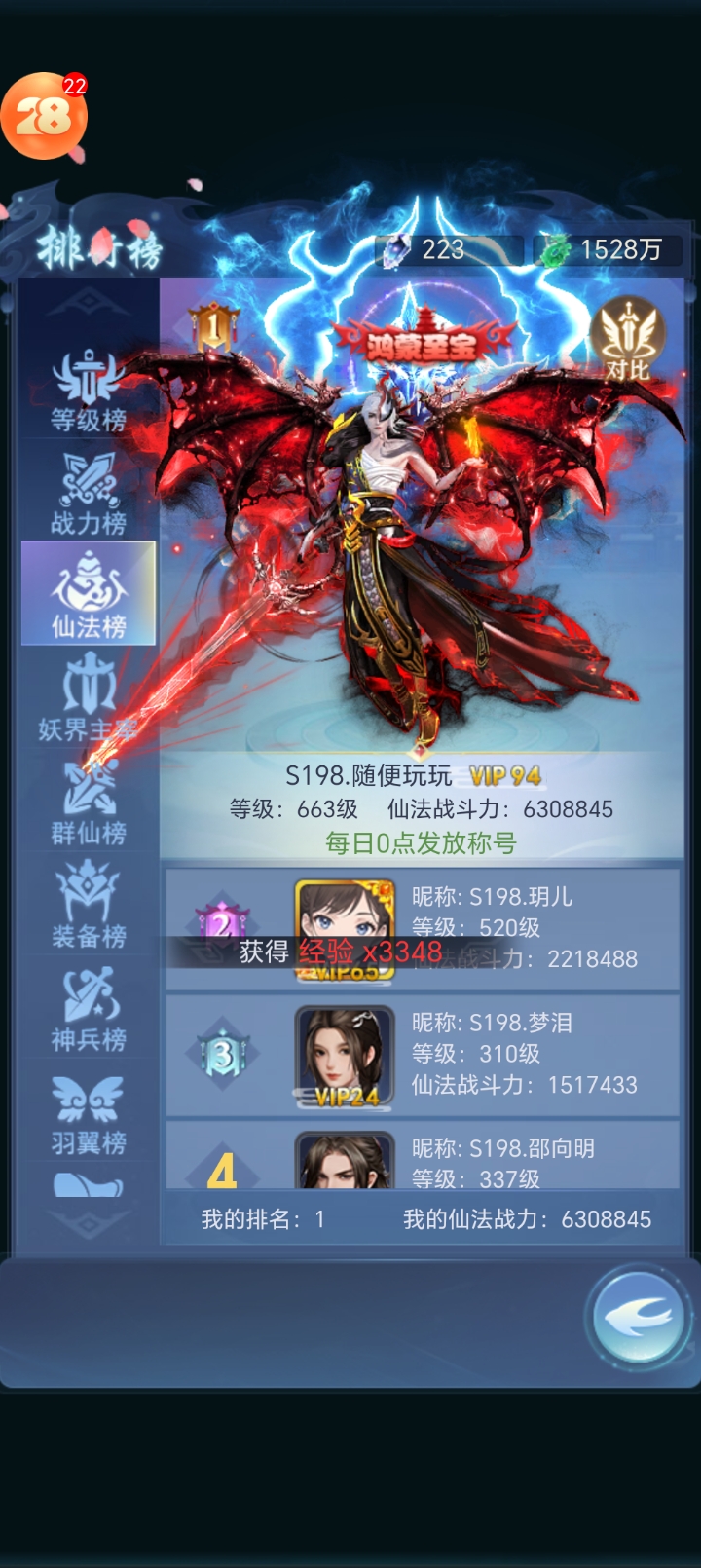
Task: Tap the purple crystal currency 223 icon
Action: [396, 250]
